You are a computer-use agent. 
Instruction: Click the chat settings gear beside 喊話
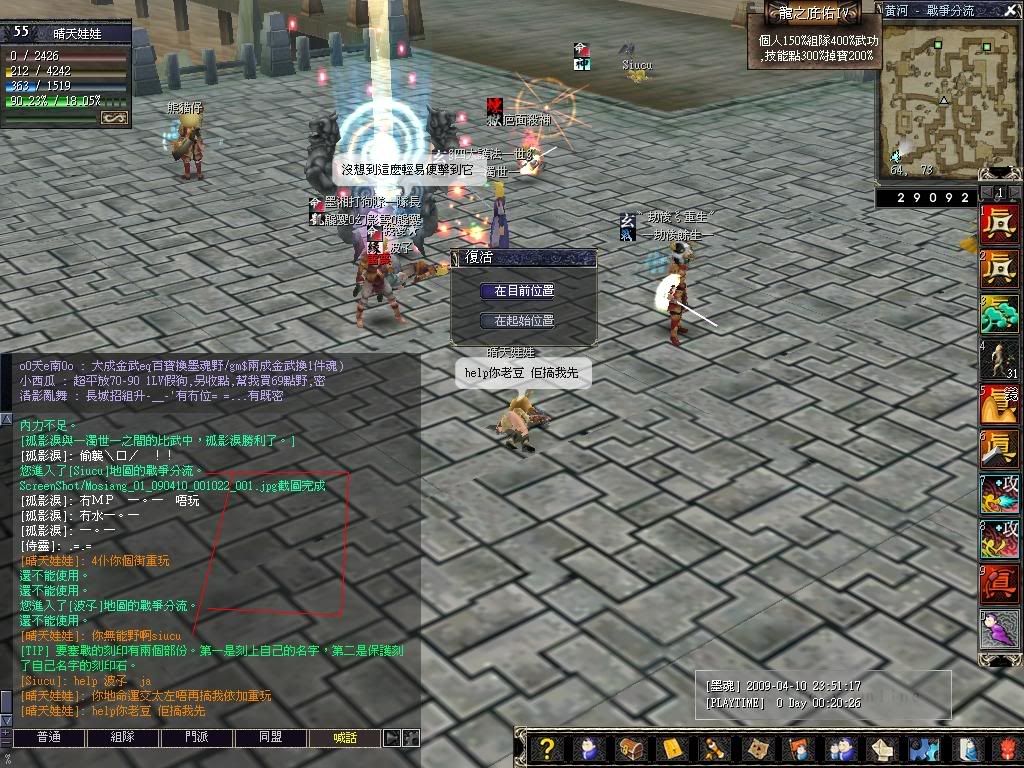click(x=410, y=738)
